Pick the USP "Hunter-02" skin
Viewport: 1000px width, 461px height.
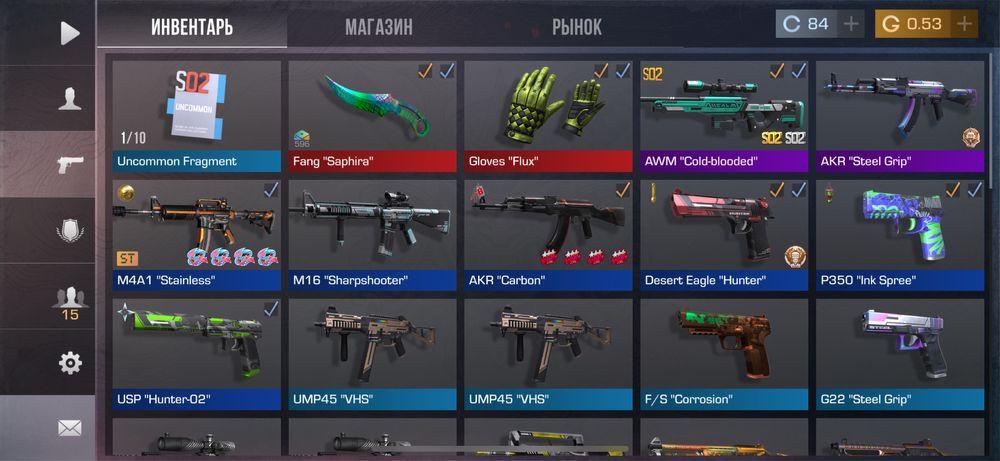(x=196, y=354)
